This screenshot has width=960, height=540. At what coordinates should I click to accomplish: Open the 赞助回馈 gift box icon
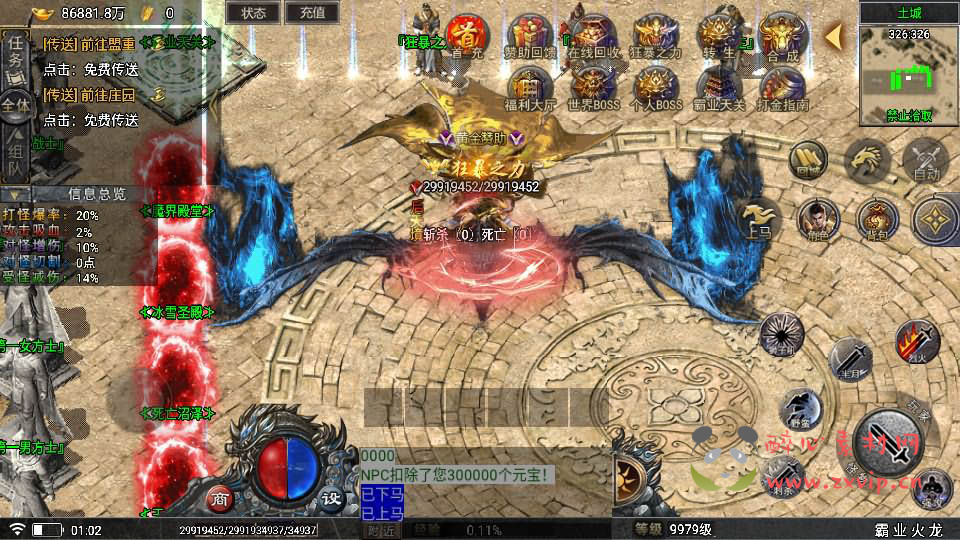pyautogui.click(x=529, y=36)
